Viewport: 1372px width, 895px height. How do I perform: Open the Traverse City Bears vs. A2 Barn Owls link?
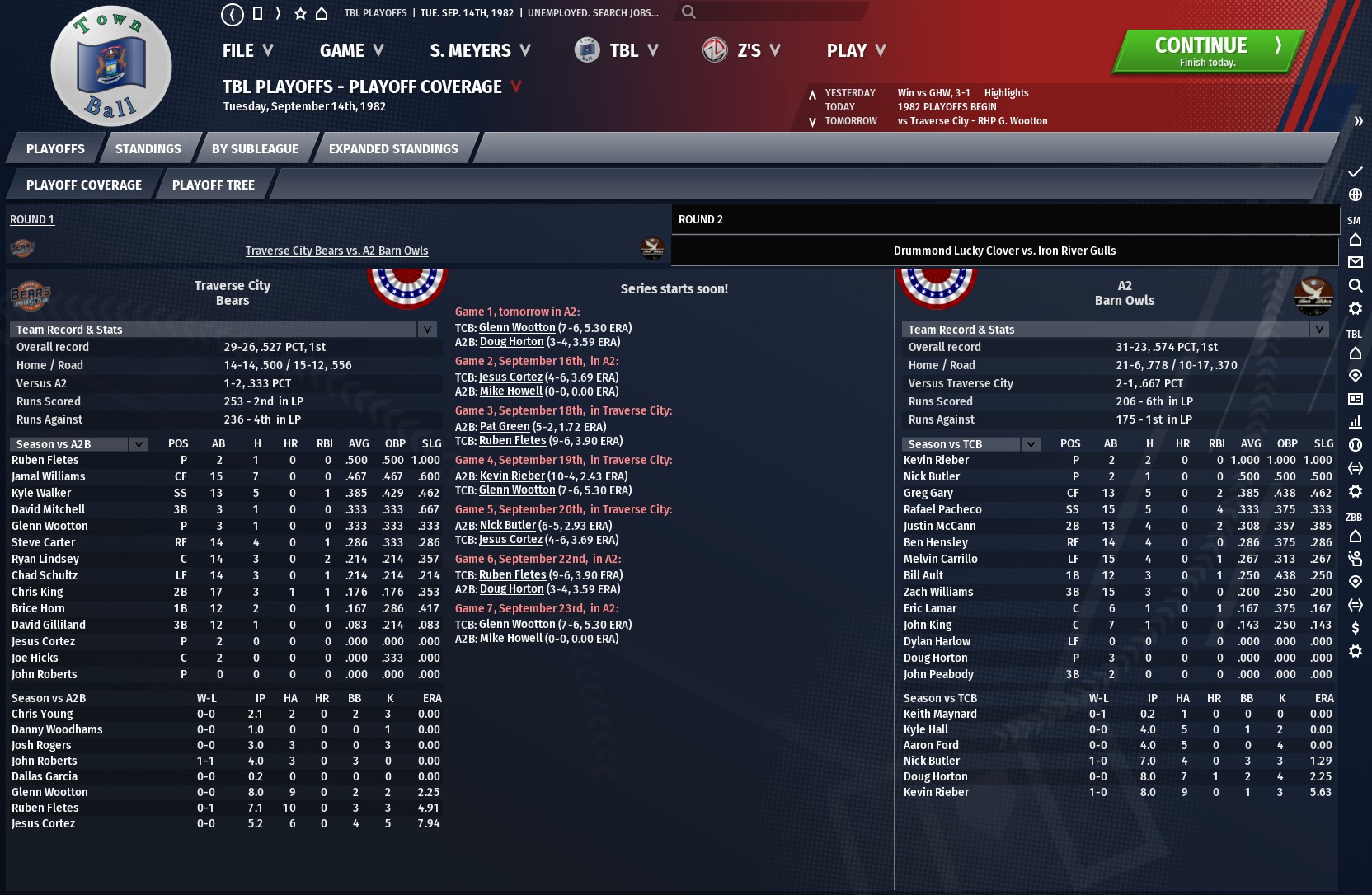tap(336, 251)
